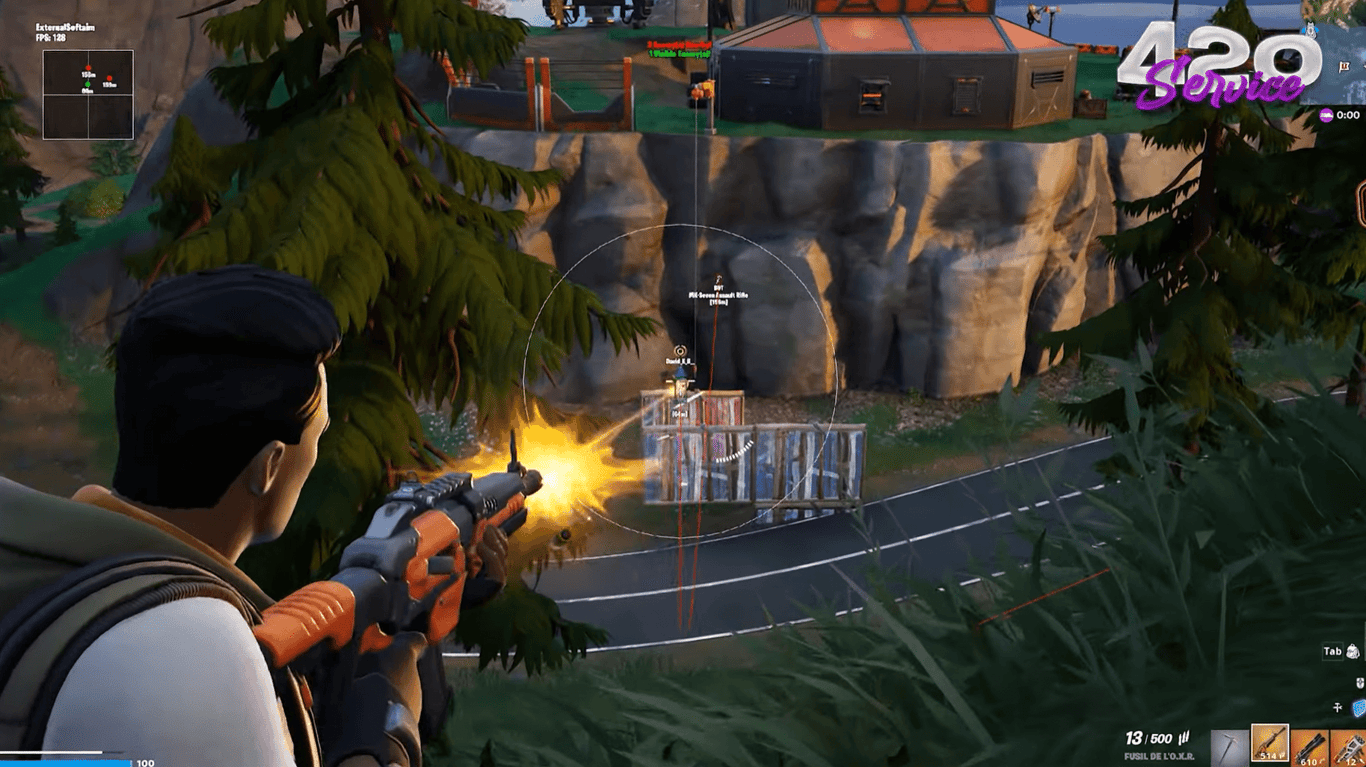Toggle the ExternalSoftaim radar overlay

66,27
